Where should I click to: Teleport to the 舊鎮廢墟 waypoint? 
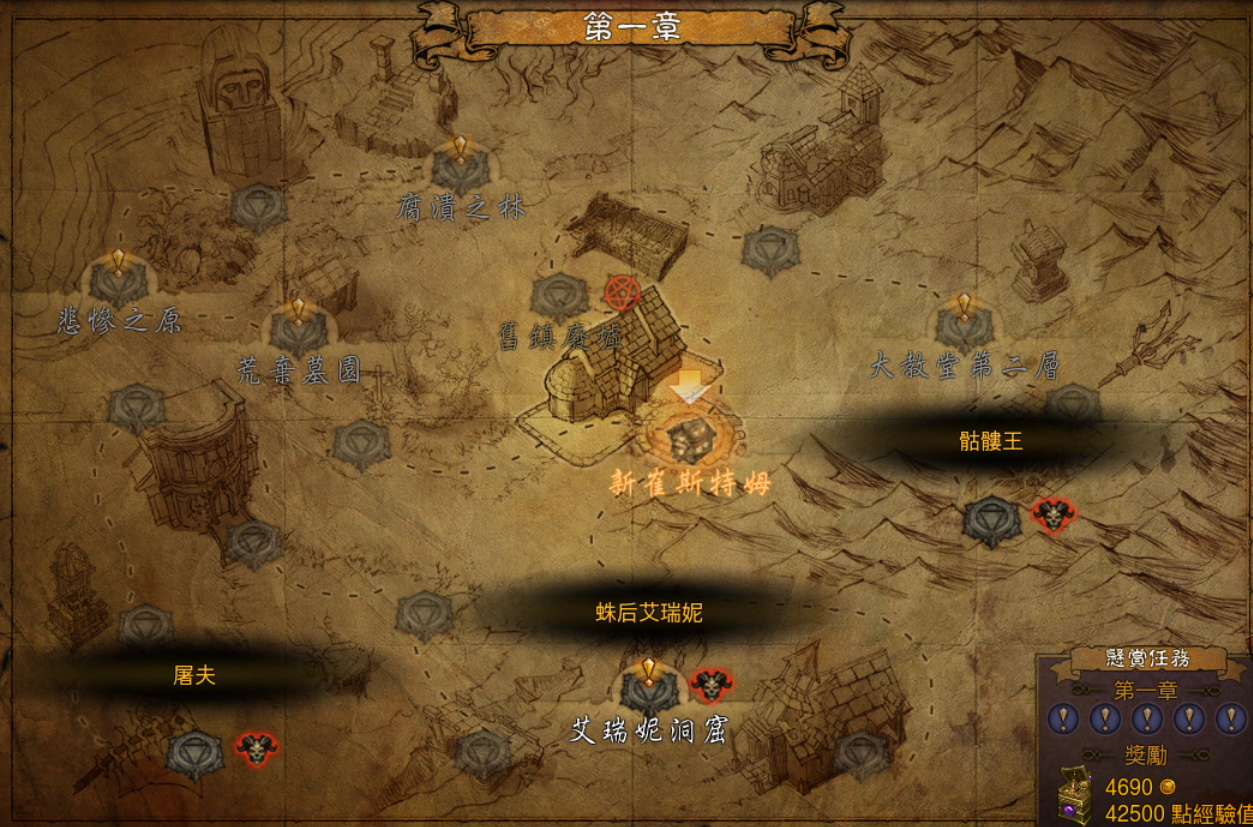coord(559,297)
